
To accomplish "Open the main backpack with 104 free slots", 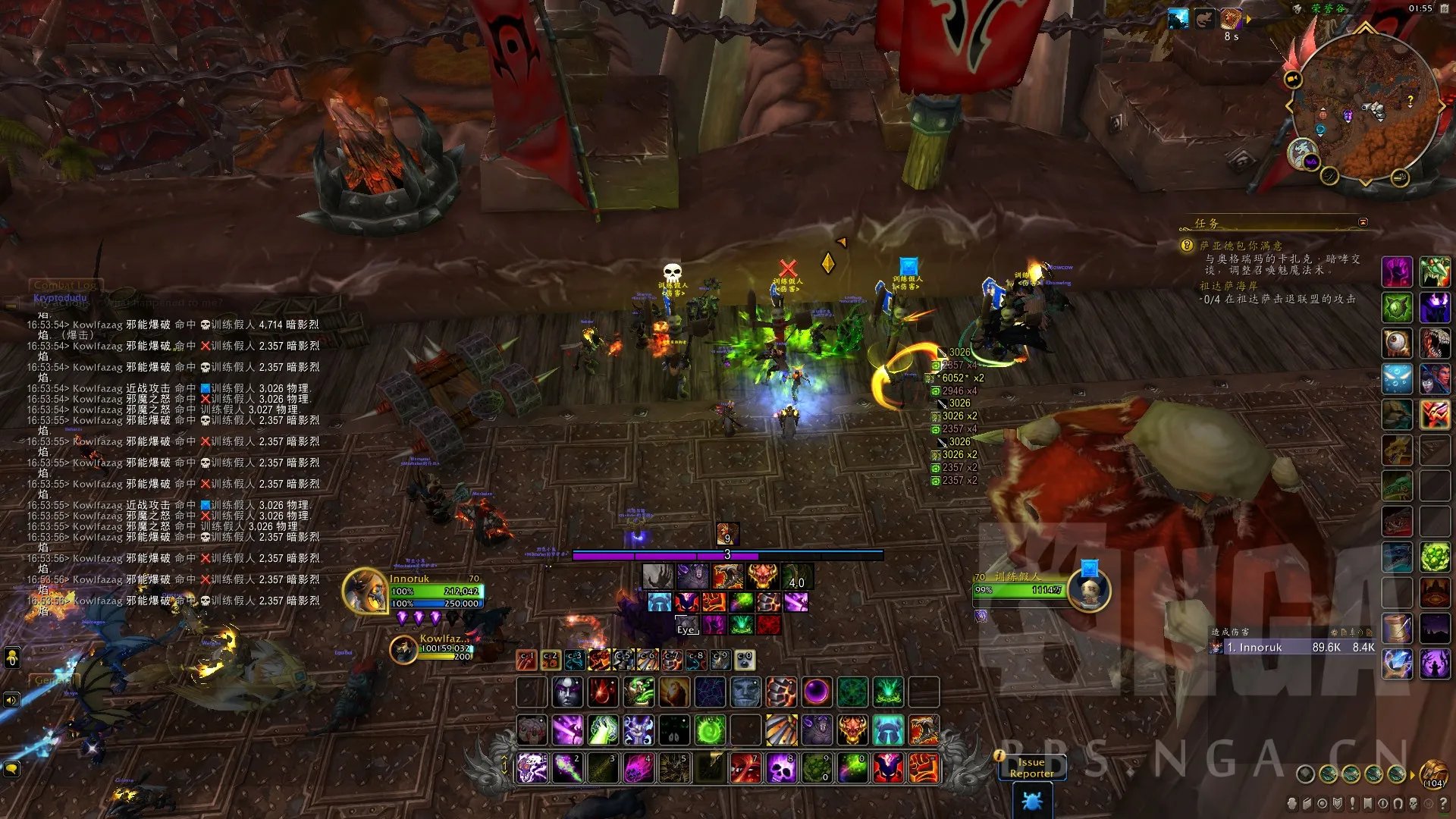I will click(x=1432, y=773).
